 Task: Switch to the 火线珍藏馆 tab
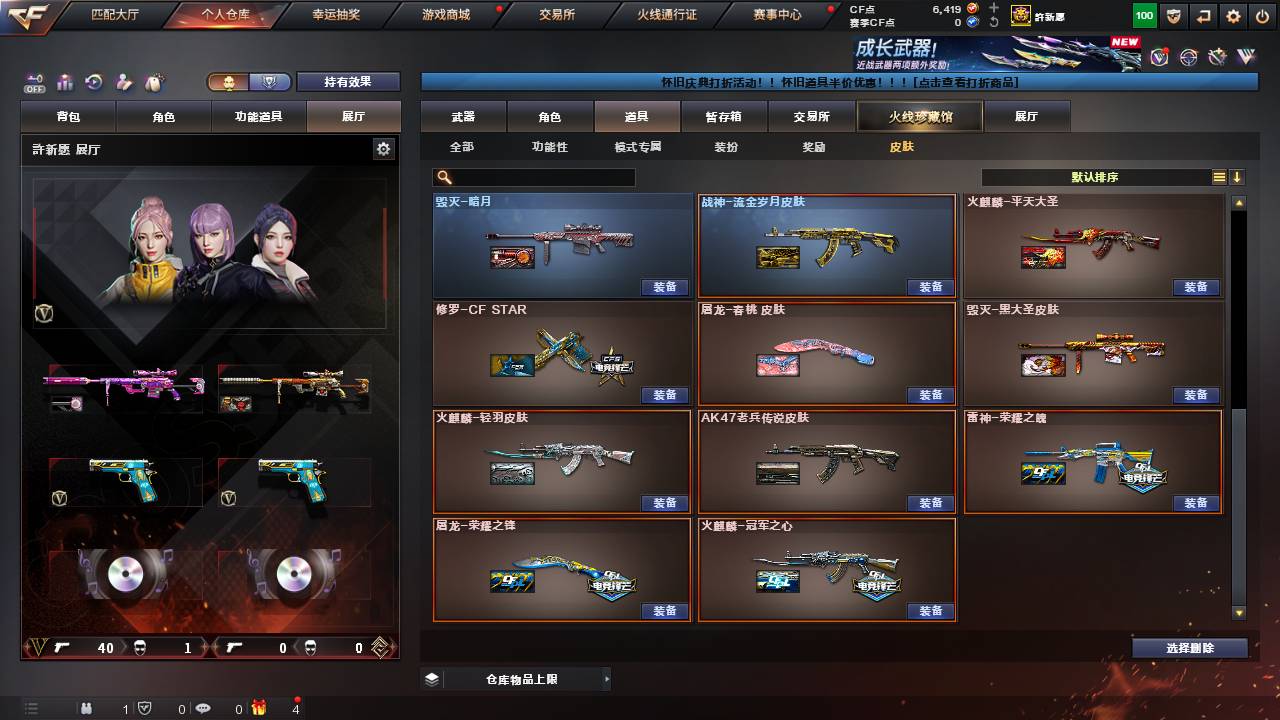click(918, 116)
